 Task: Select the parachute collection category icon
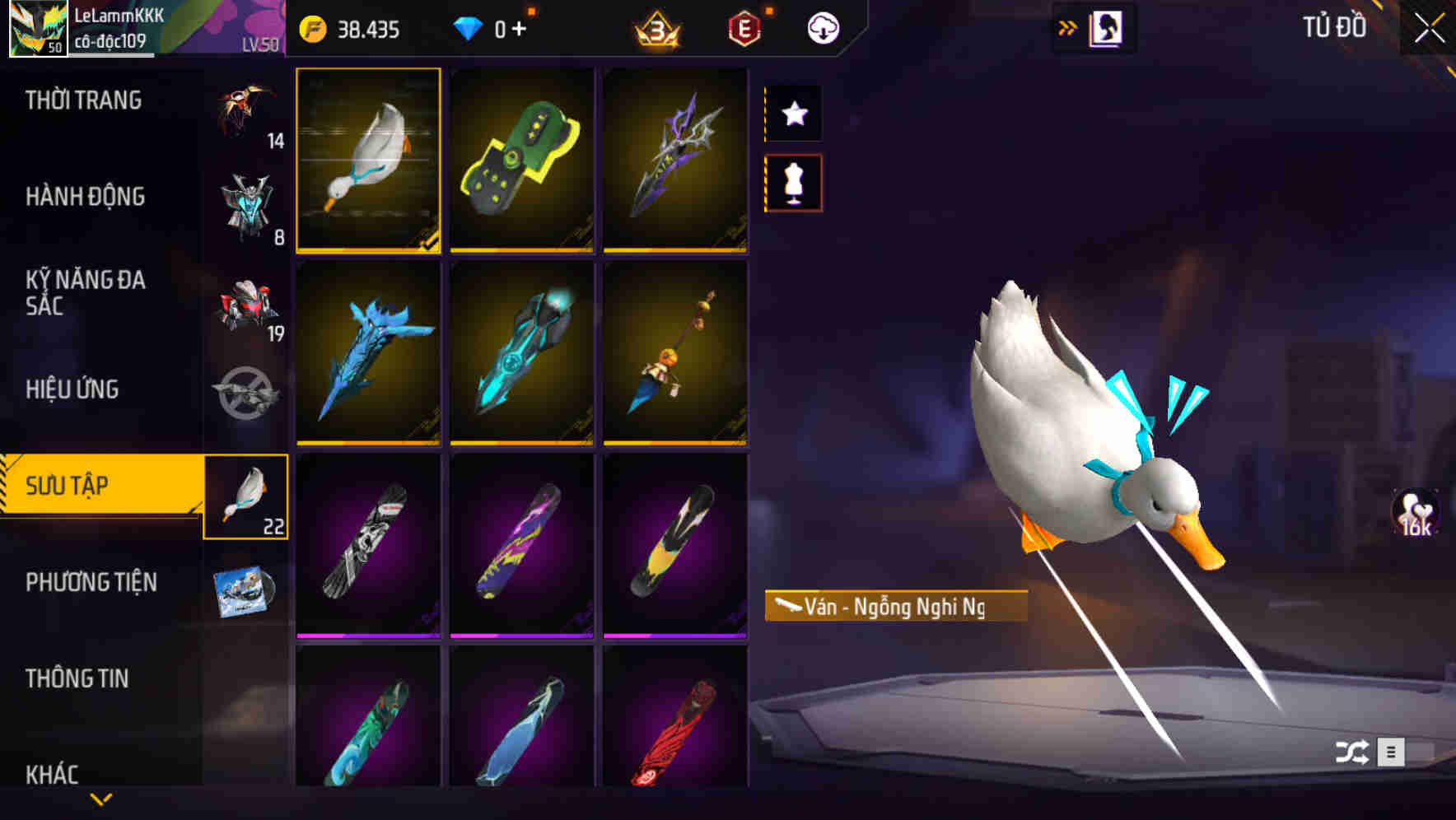pos(245,115)
